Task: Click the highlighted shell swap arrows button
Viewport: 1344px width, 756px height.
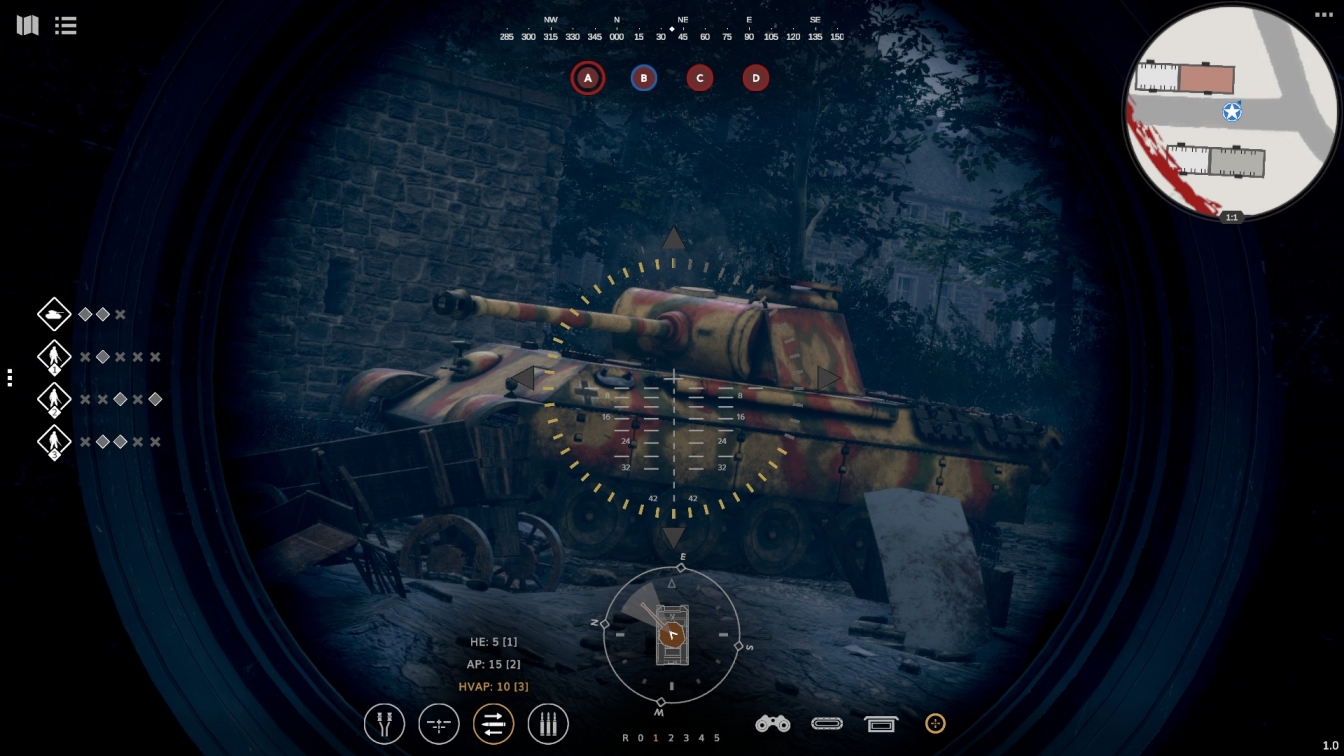Action: pyautogui.click(x=493, y=724)
